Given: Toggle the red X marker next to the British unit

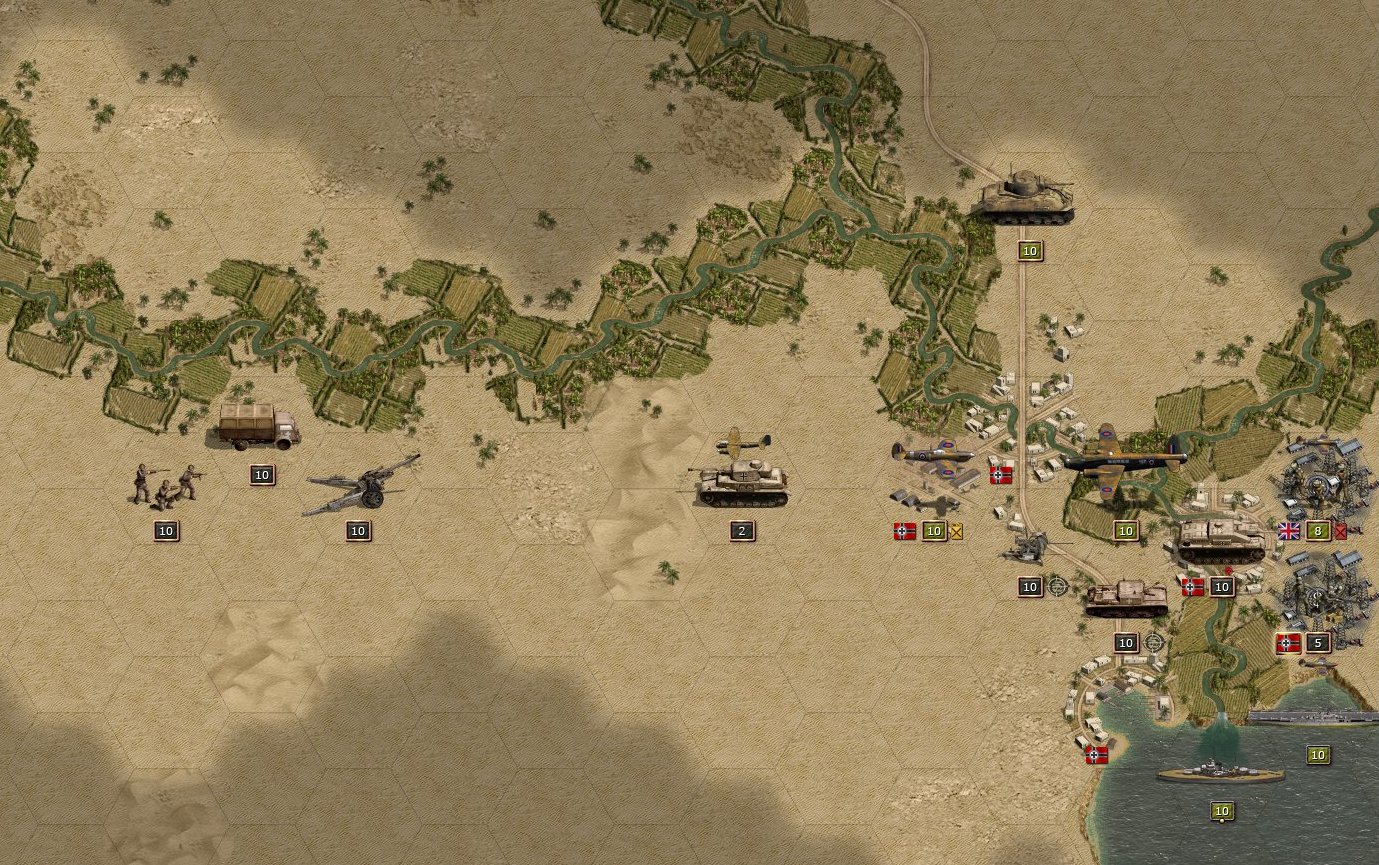Looking at the screenshot, I should (x=1340, y=530).
